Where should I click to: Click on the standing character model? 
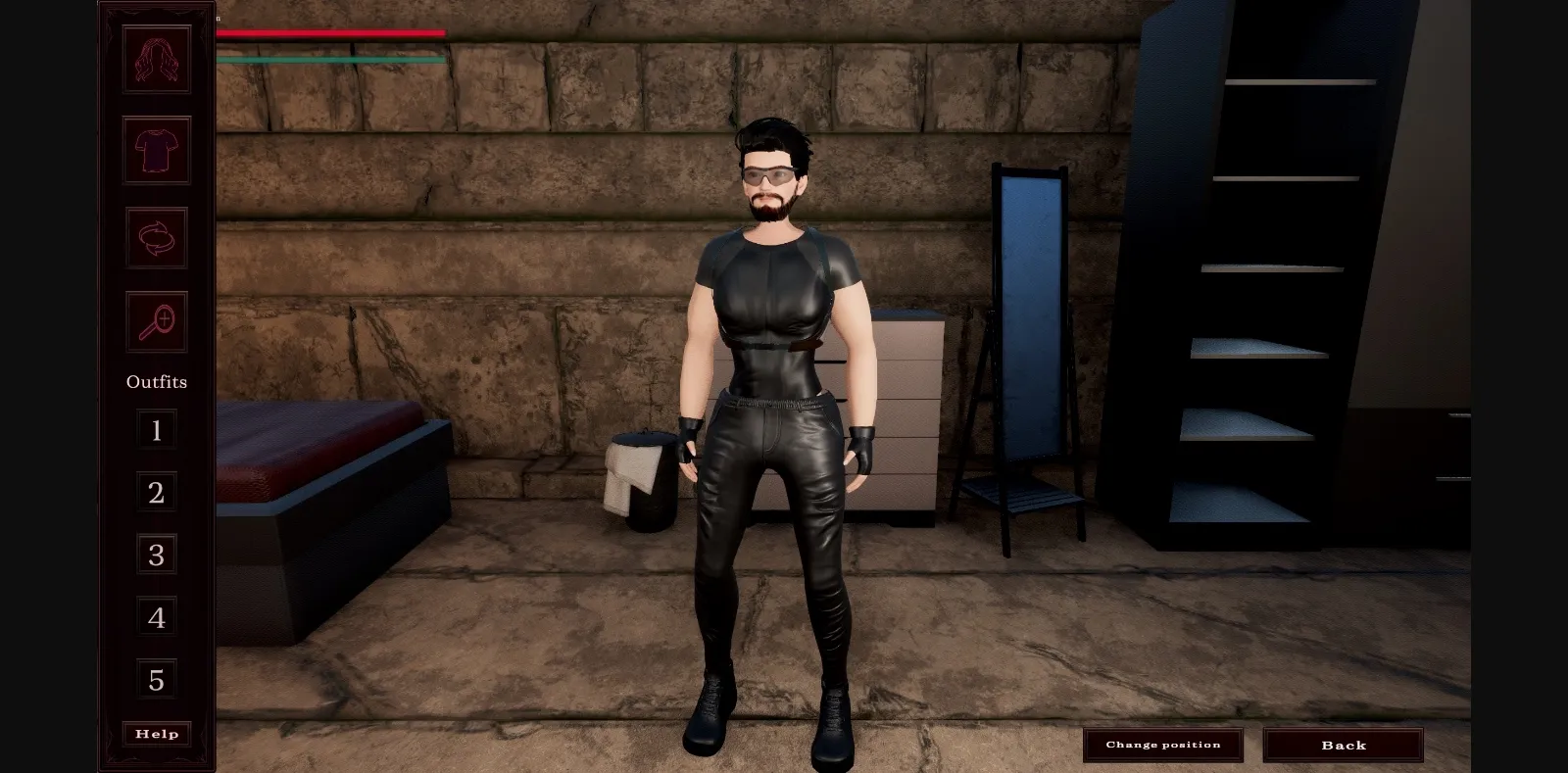774,392
